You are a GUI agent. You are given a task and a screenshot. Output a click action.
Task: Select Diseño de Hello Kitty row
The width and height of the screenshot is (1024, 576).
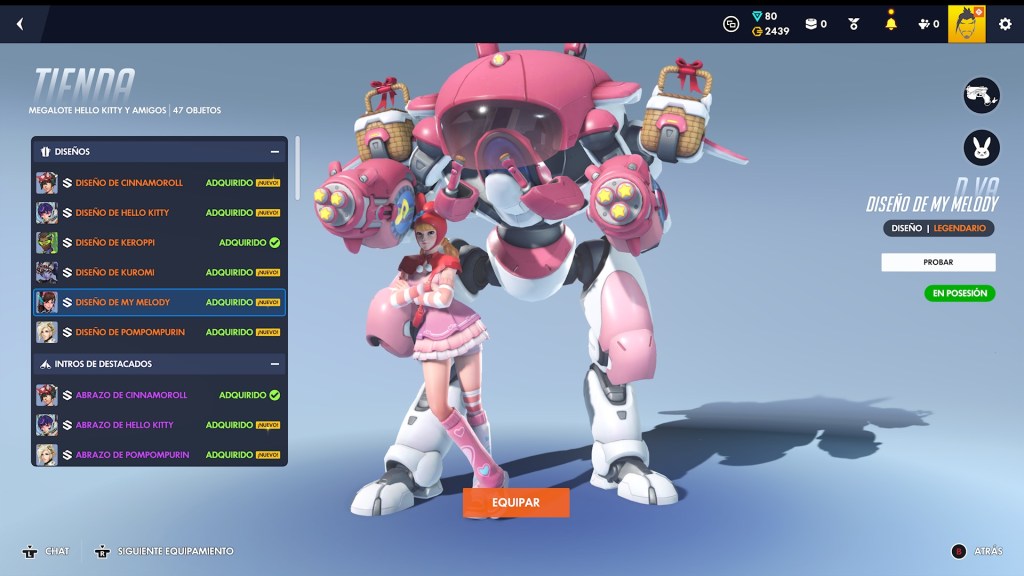tap(159, 213)
